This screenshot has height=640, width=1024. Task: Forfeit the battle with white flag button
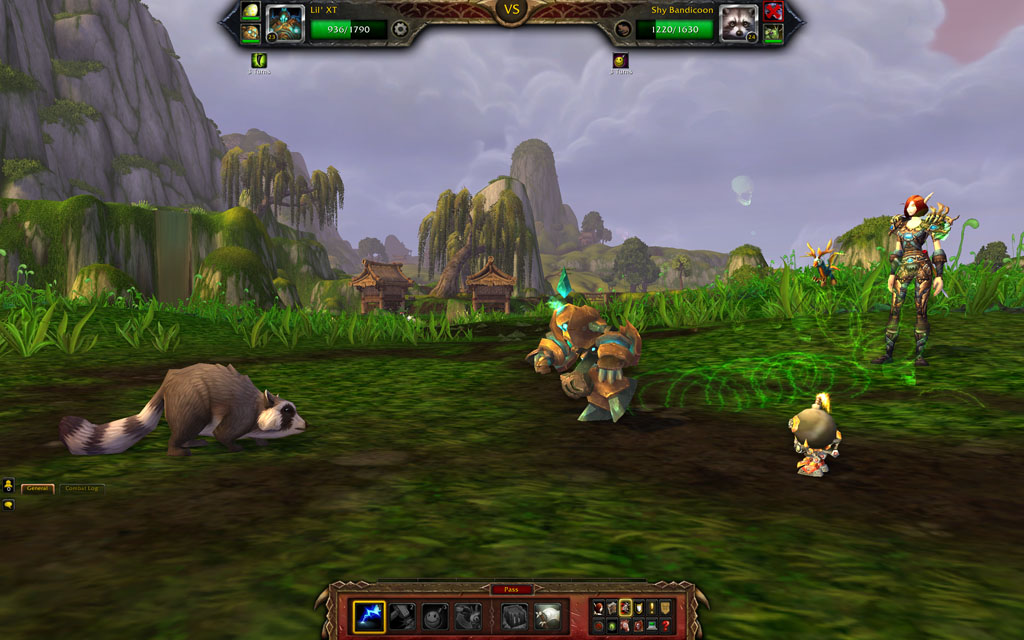point(548,616)
